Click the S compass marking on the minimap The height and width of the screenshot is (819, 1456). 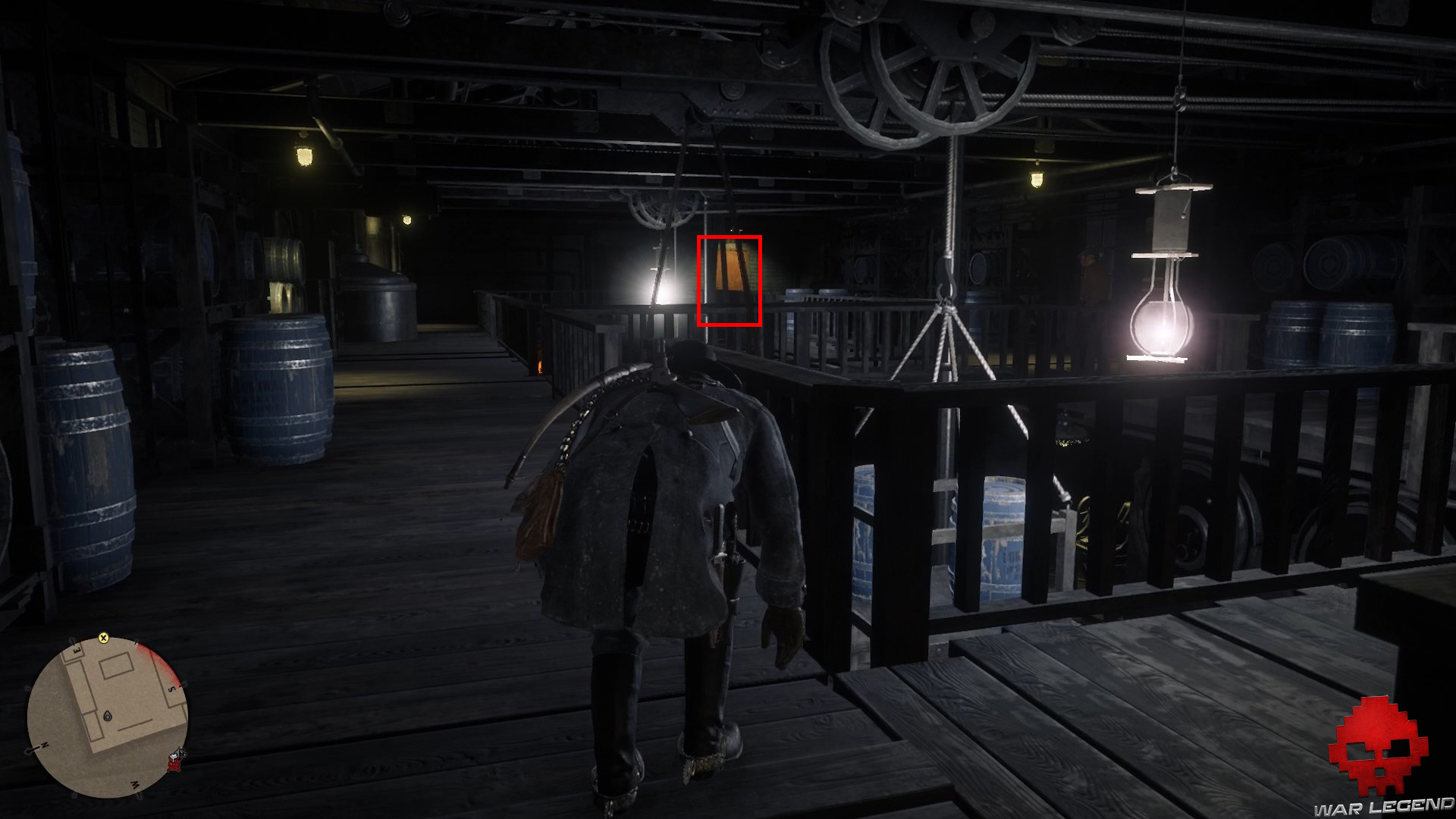click(x=171, y=689)
